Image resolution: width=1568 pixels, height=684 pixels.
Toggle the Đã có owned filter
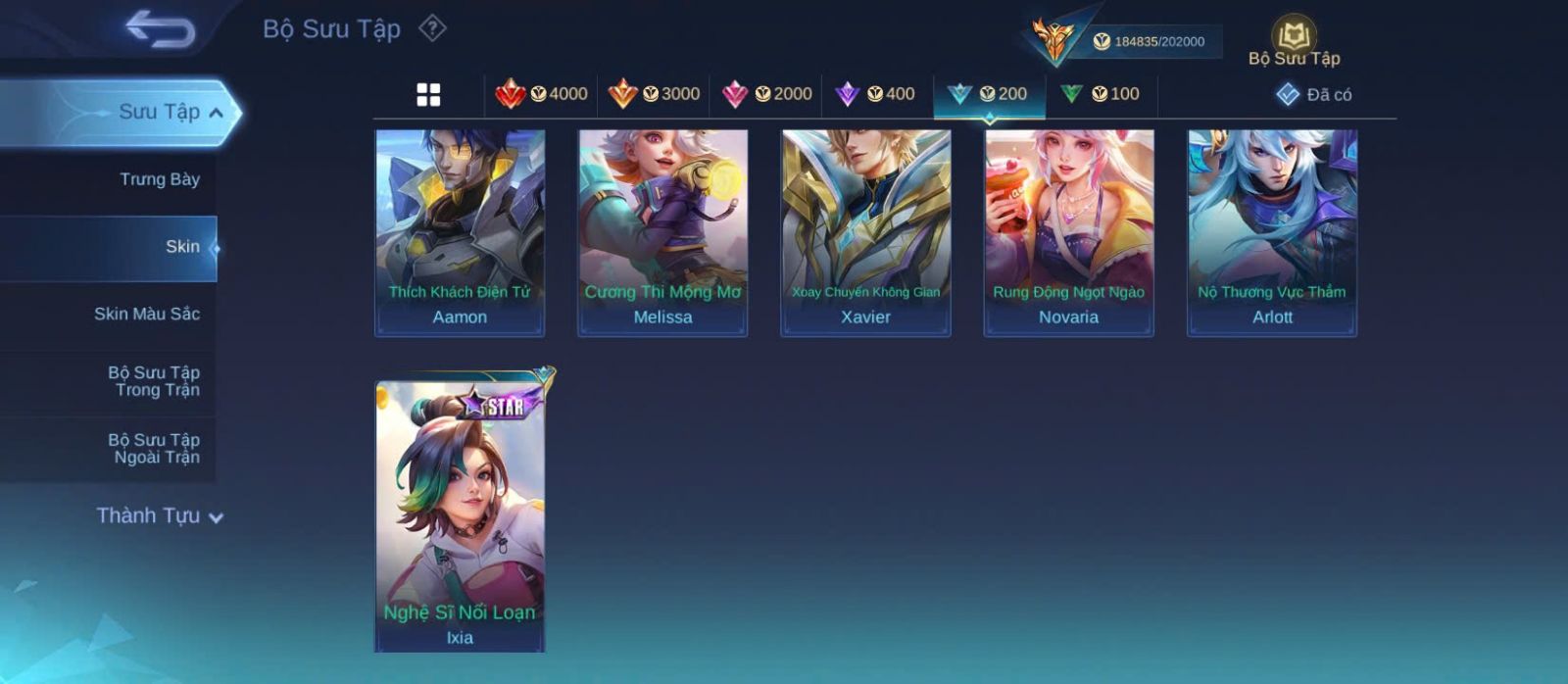(1314, 94)
